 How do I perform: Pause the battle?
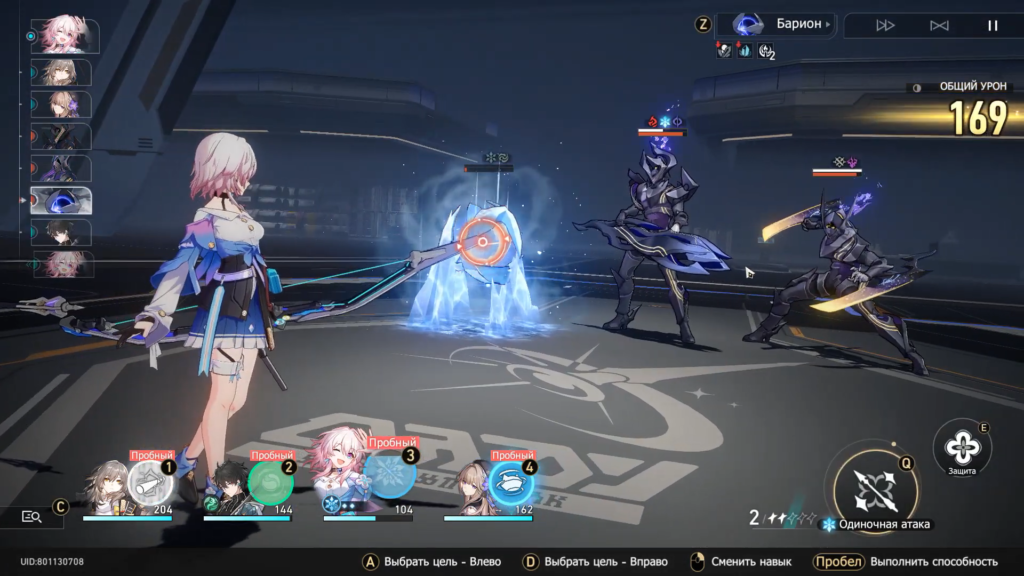(x=993, y=26)
